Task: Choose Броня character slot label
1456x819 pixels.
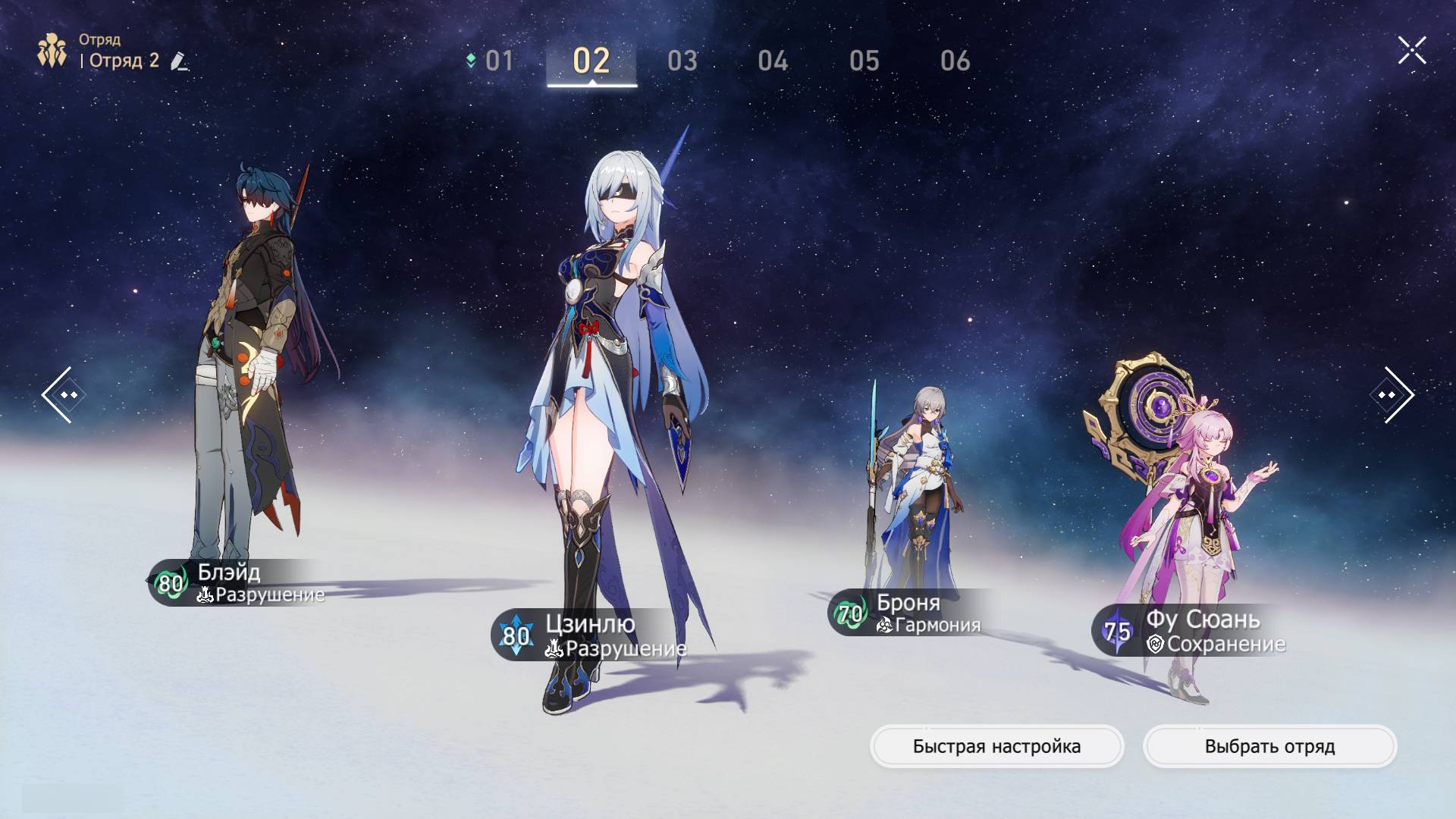Action: pyautogui.click(x=910, y=613)
